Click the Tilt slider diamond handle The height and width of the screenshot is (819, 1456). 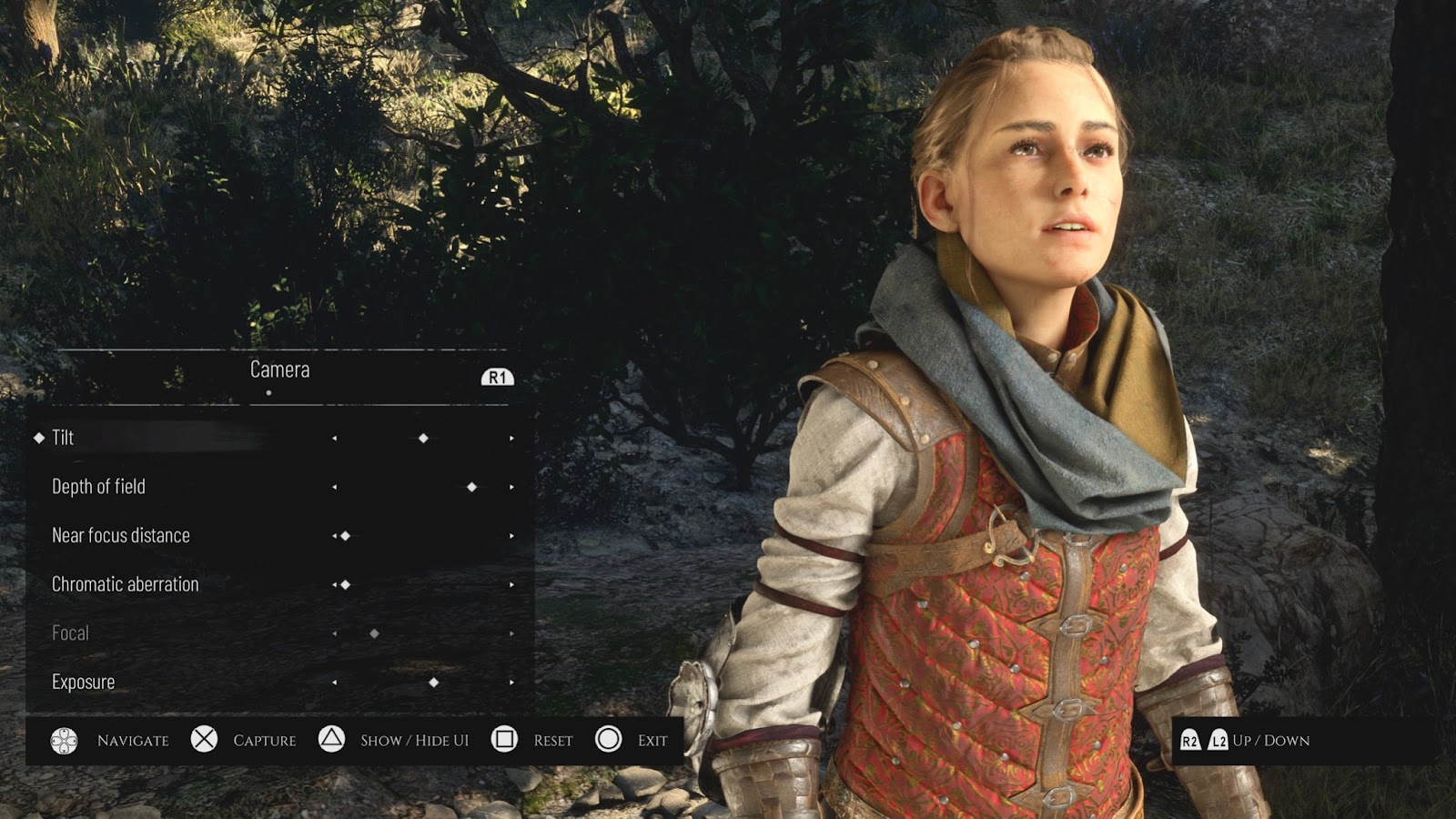(x=423, y=439)
